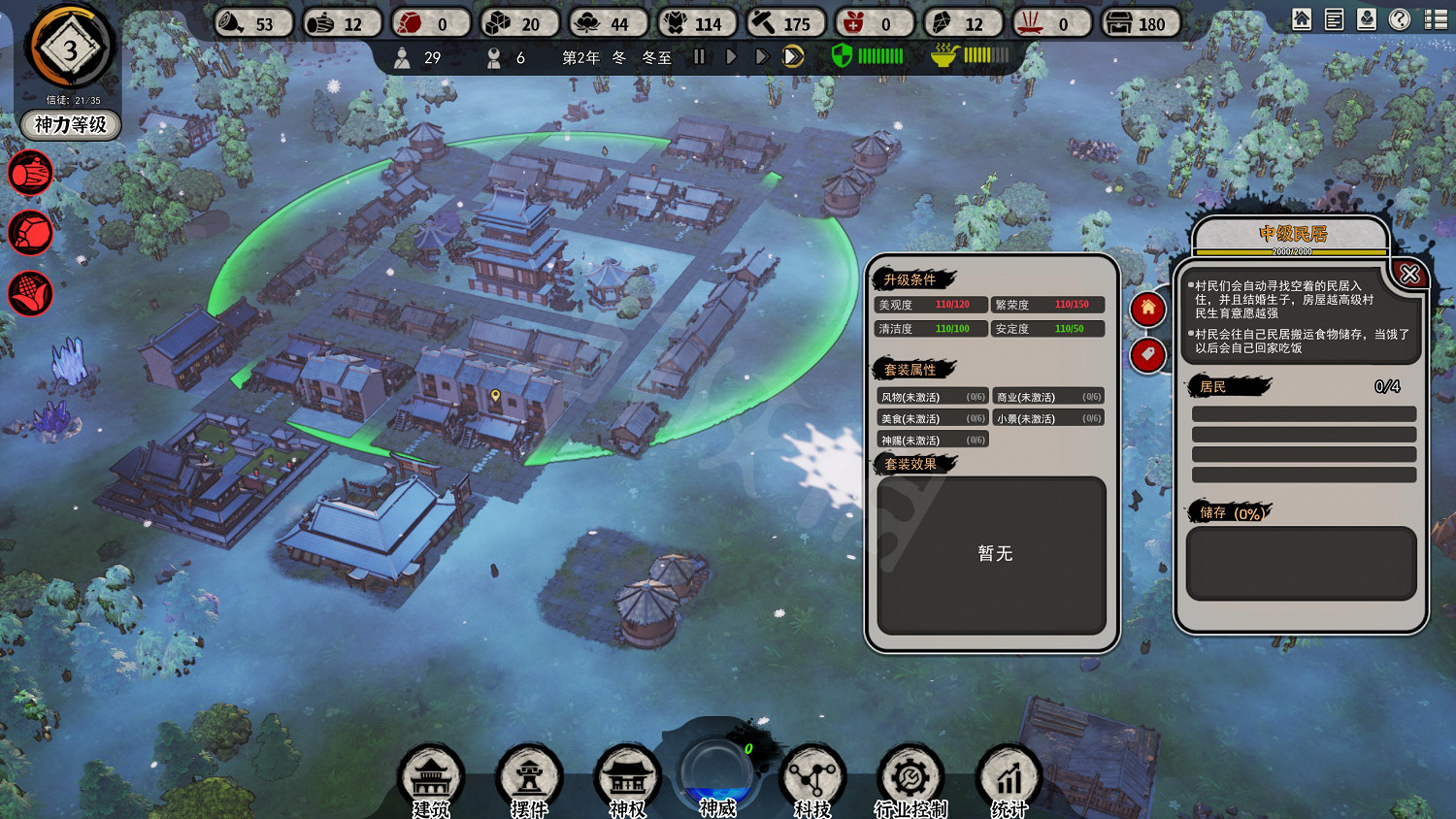Open the 神力等级 divine level panel
This screenshot has width=1456, height=819.
pos(70,125)
